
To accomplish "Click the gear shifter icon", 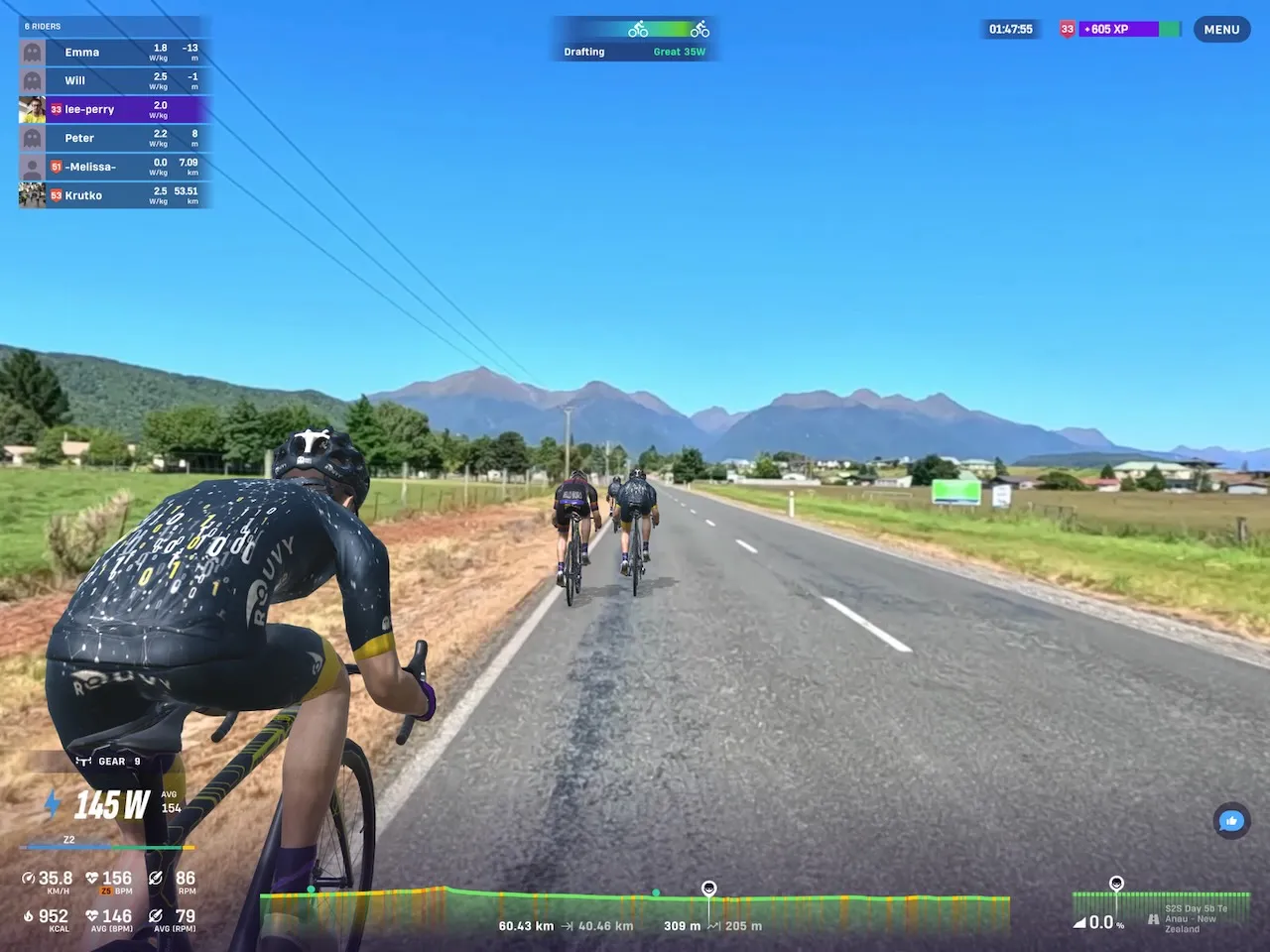I will 82,761.
